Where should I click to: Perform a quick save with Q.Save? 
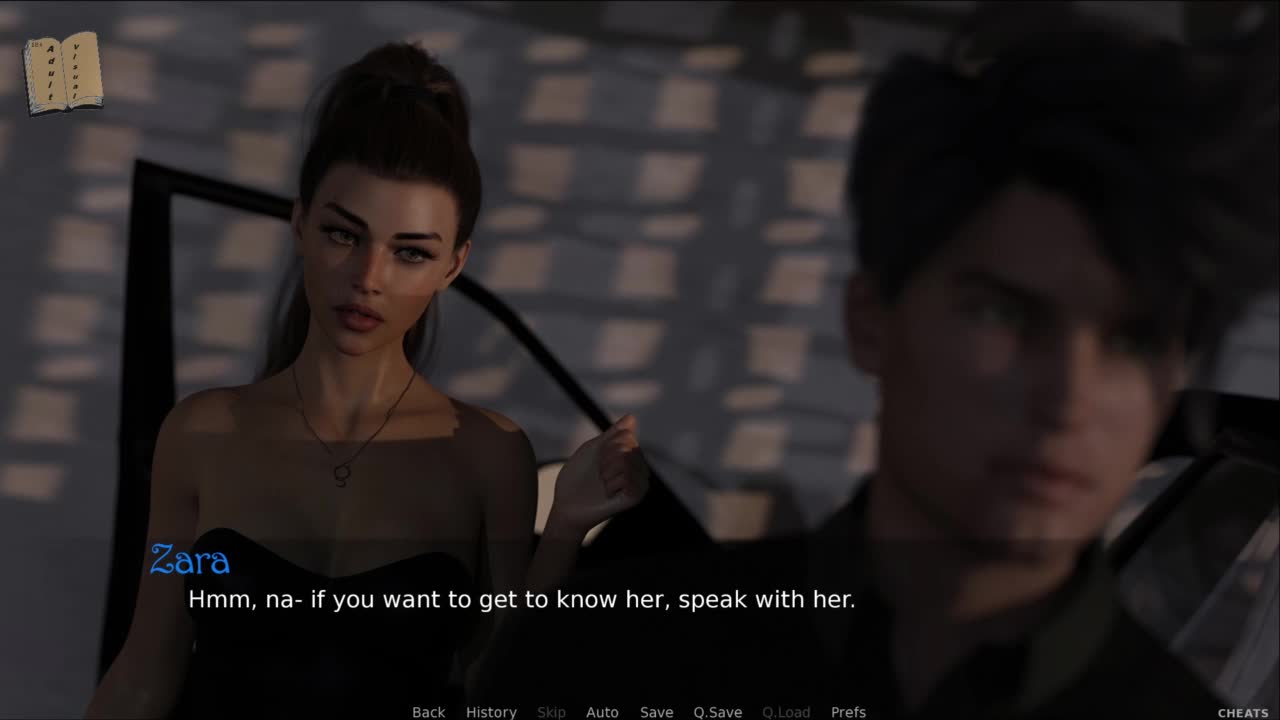click(717, 712)
